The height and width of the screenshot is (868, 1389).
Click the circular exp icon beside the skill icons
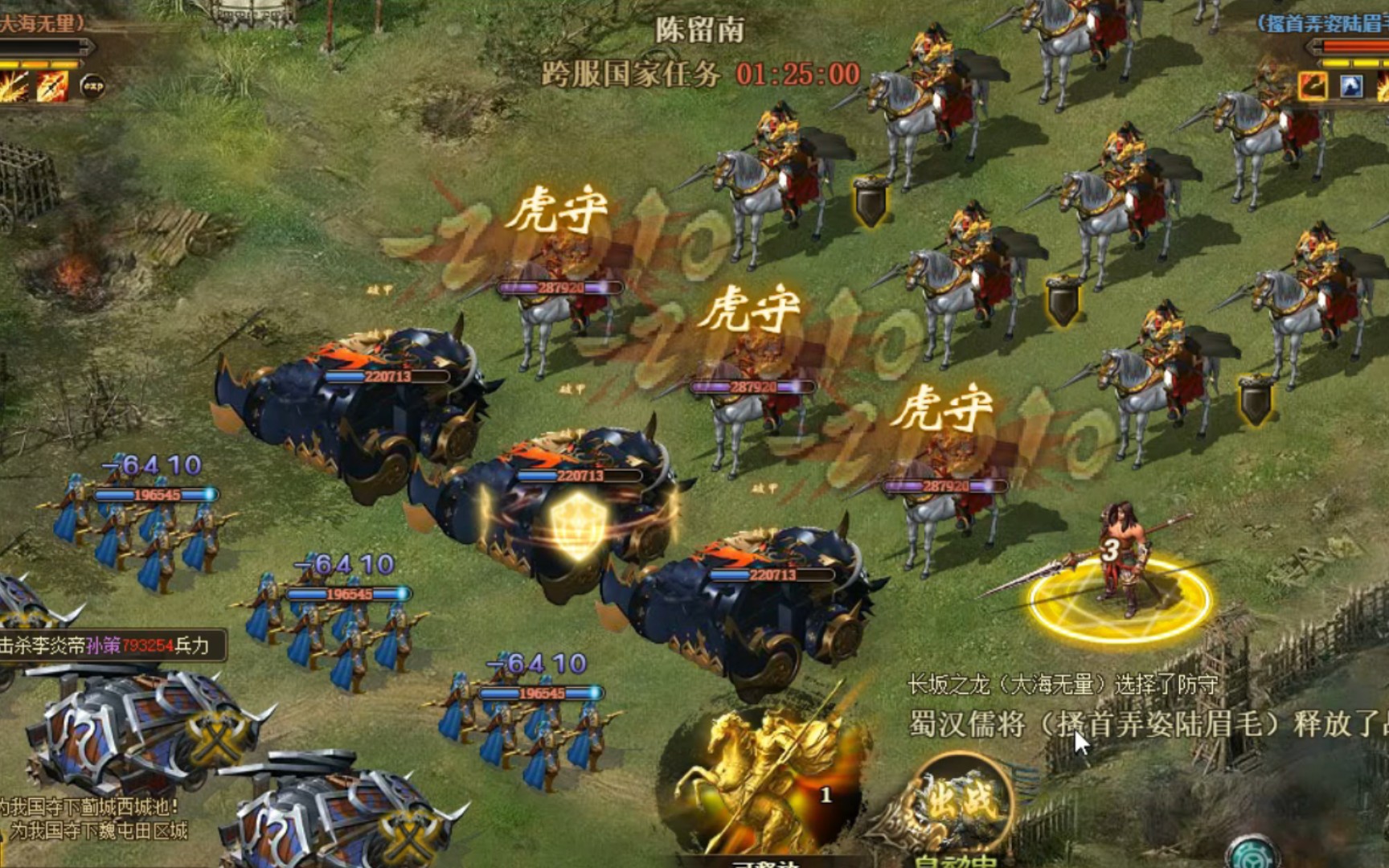coord(93,84)
